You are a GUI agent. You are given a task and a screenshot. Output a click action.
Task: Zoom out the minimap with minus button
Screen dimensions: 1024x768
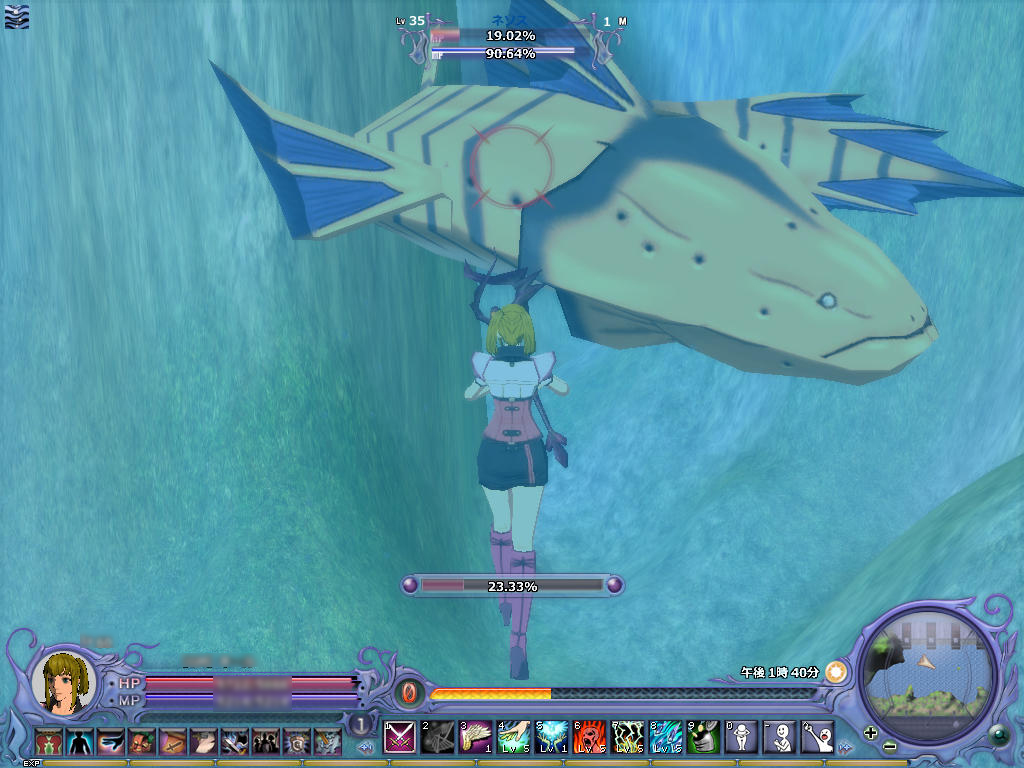pos(889,746)
